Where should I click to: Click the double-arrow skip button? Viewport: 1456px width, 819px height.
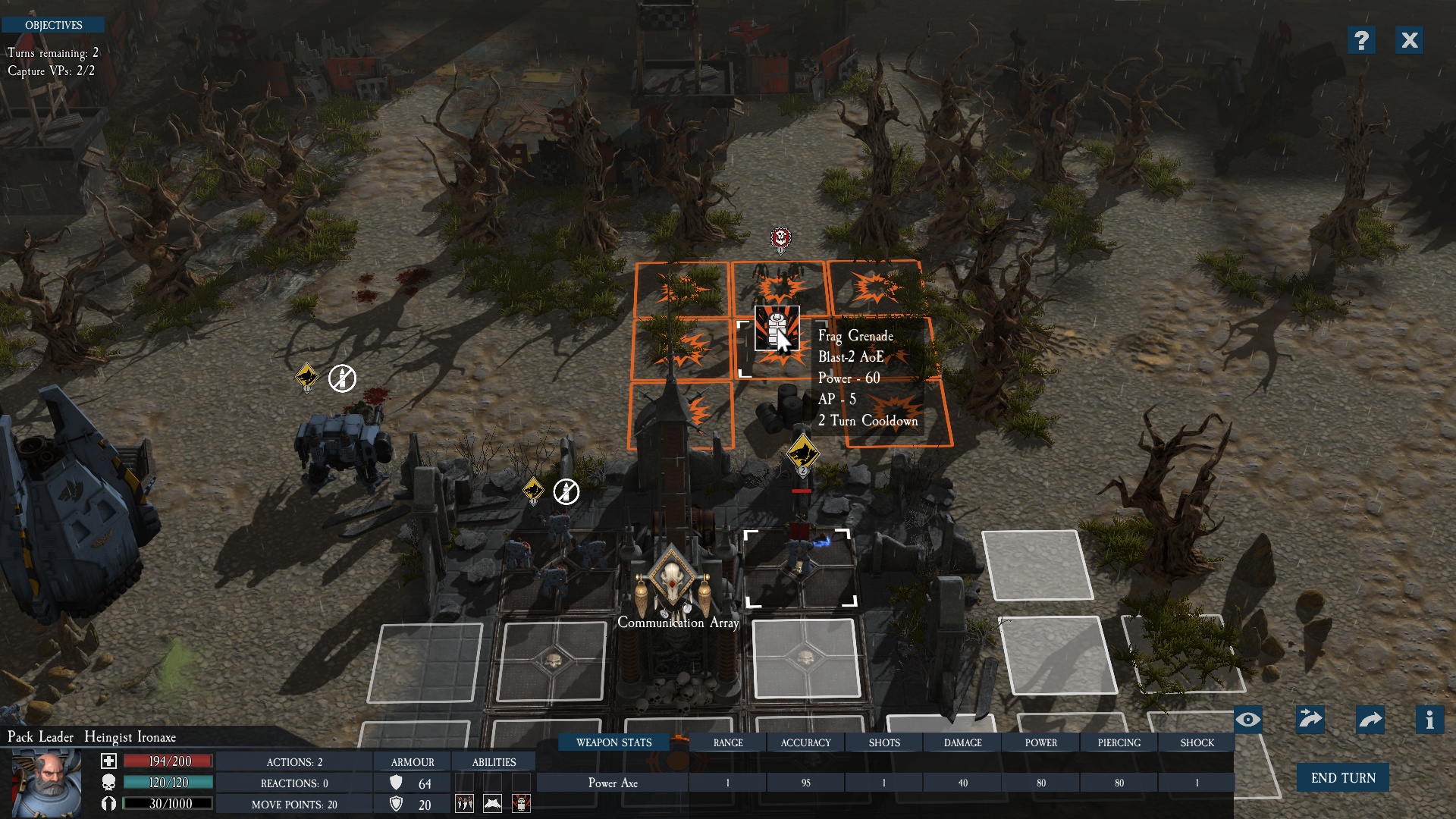click(1310, 720)
